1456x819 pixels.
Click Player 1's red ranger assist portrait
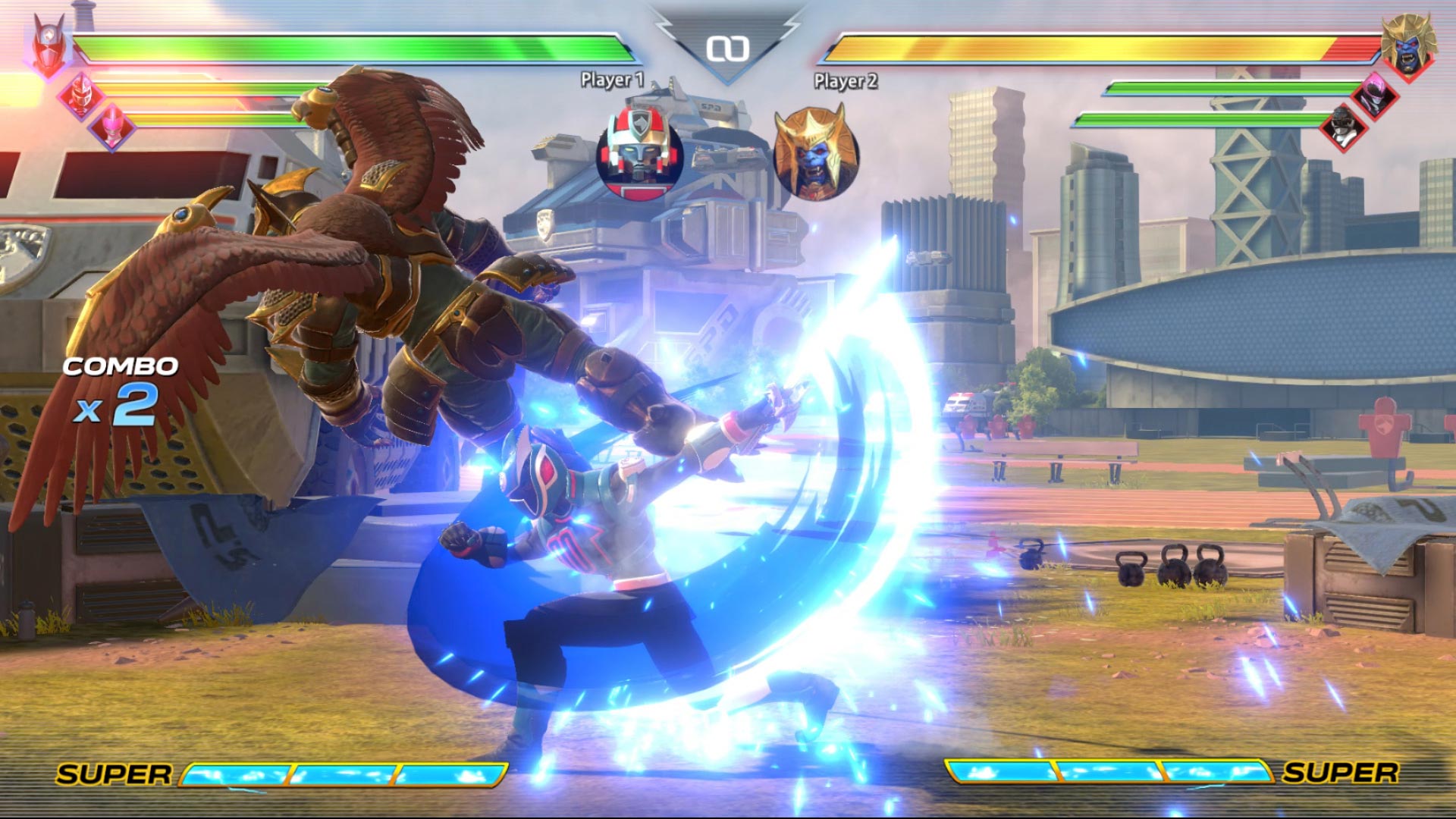tap(80, 95)
